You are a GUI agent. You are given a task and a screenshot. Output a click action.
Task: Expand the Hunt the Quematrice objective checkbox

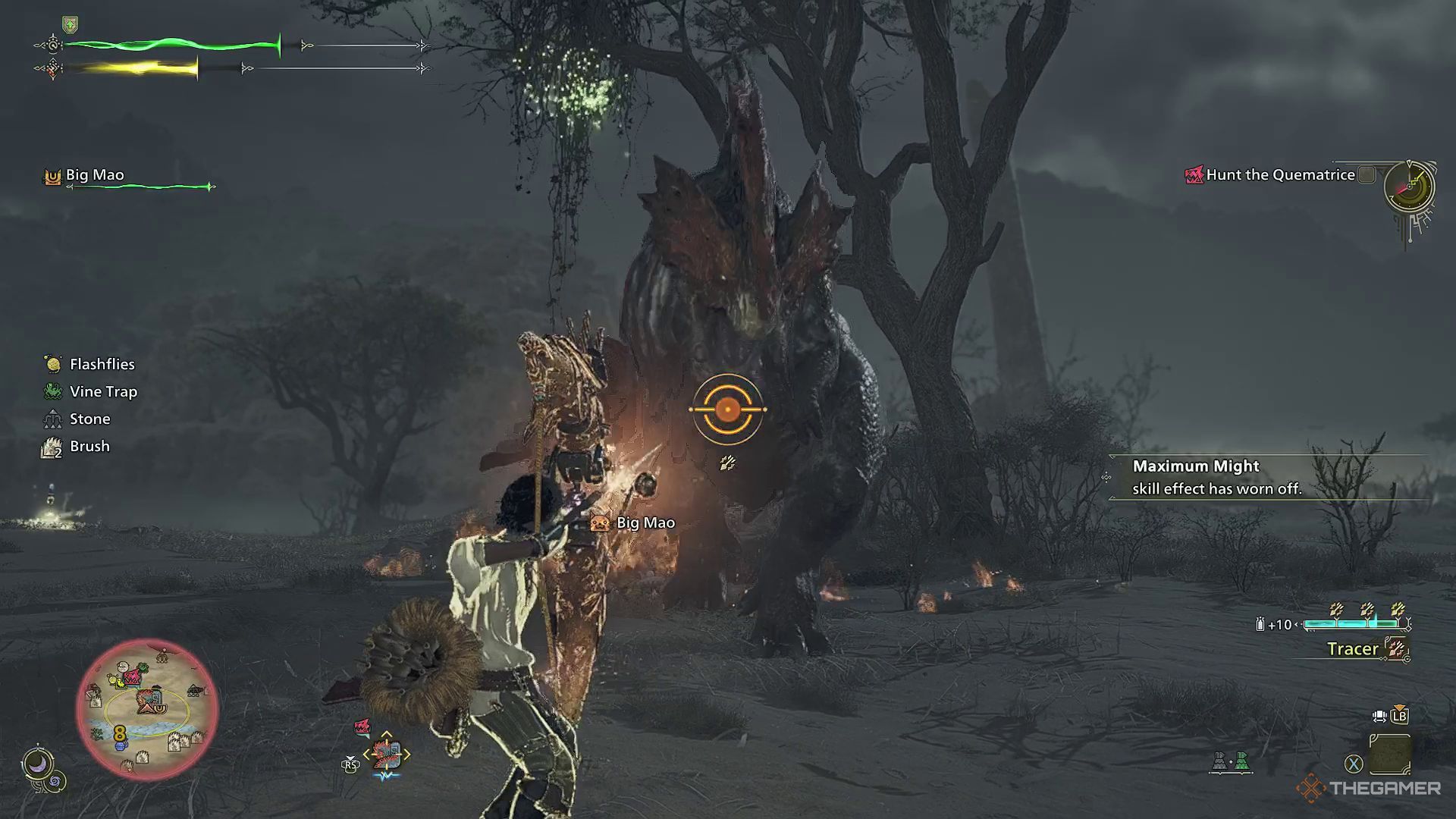1365,174
